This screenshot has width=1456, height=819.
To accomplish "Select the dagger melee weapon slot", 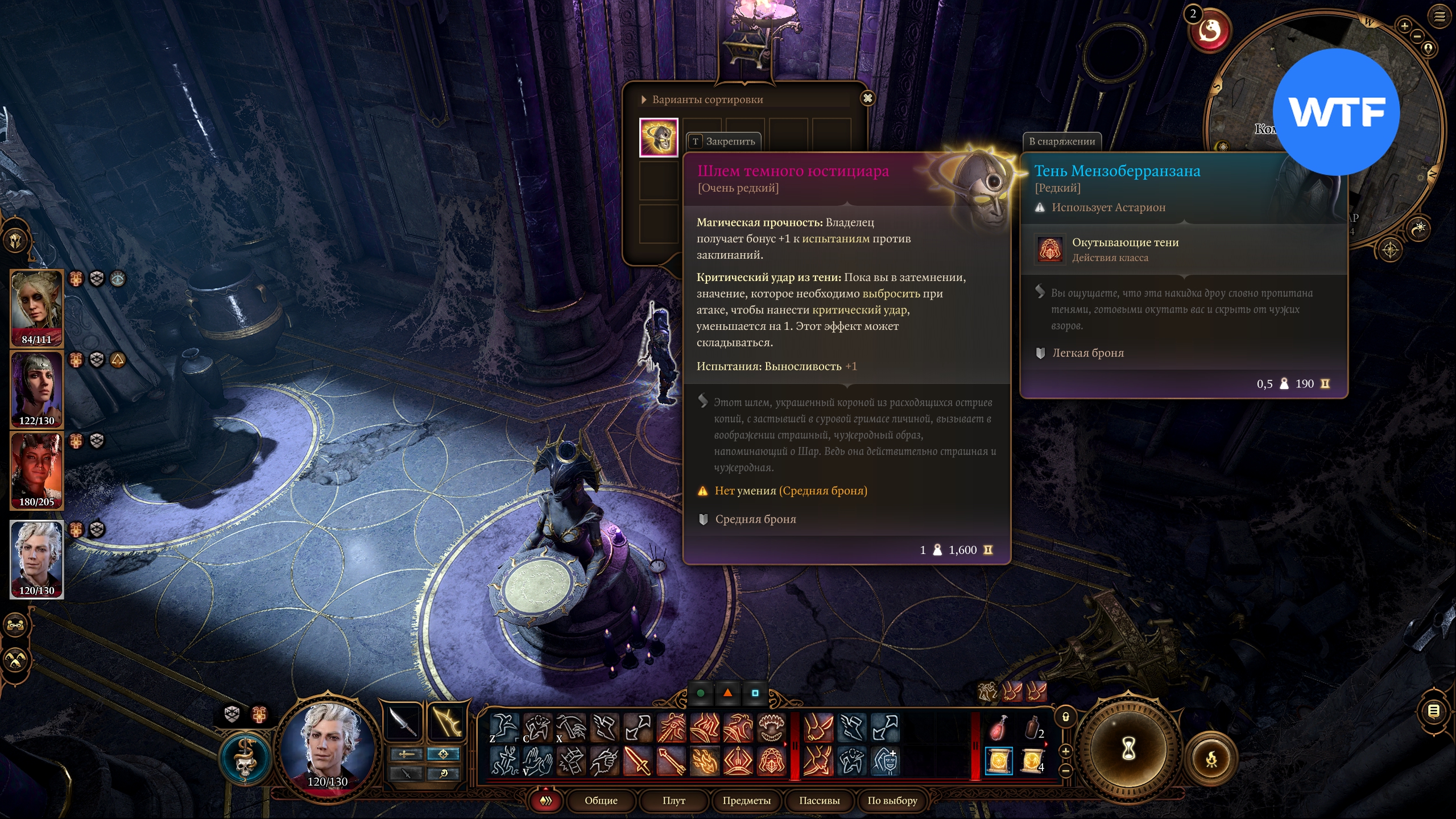I will pos(403,722).
